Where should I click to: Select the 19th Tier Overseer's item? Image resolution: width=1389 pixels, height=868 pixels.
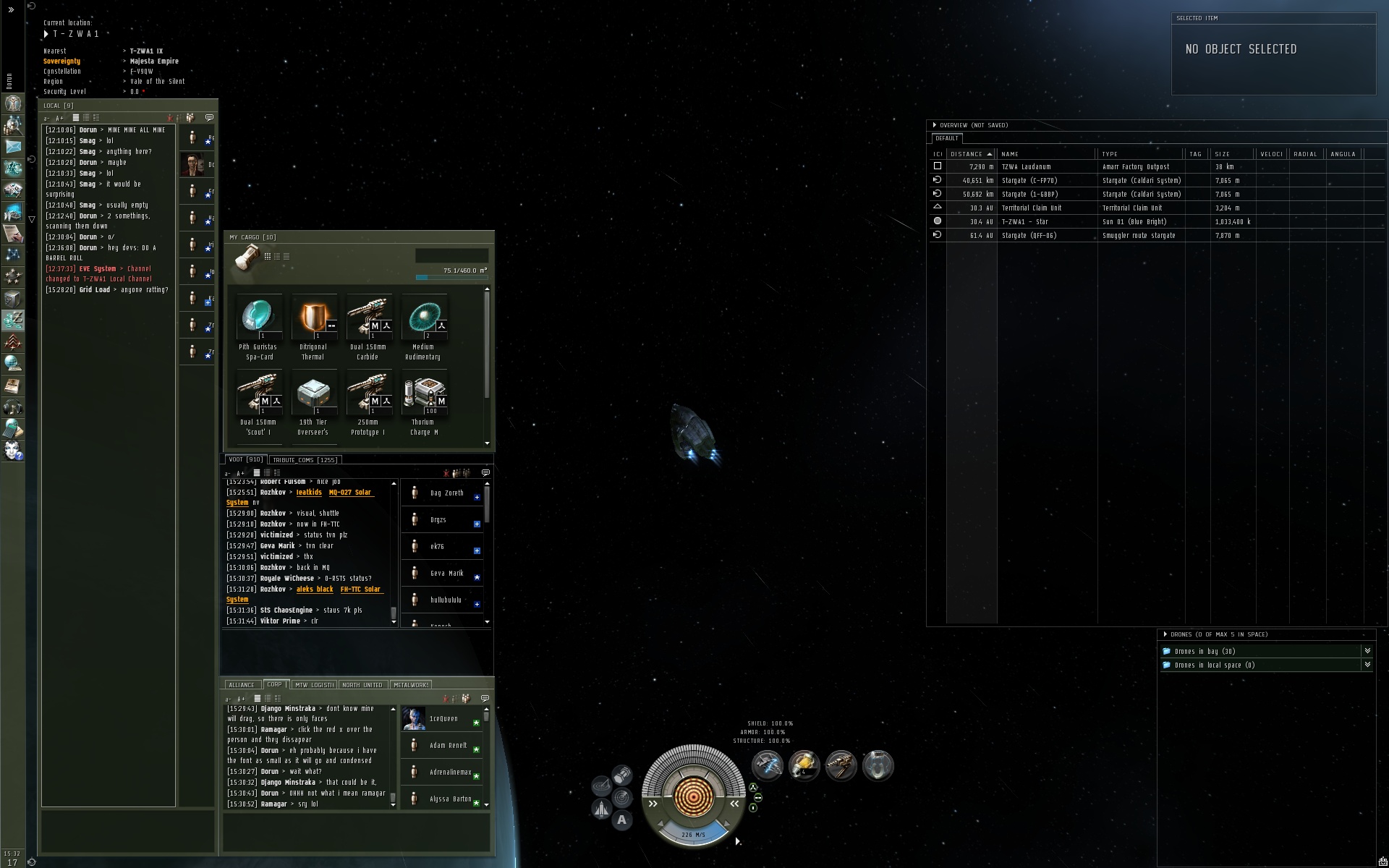(x=314, y=394)
